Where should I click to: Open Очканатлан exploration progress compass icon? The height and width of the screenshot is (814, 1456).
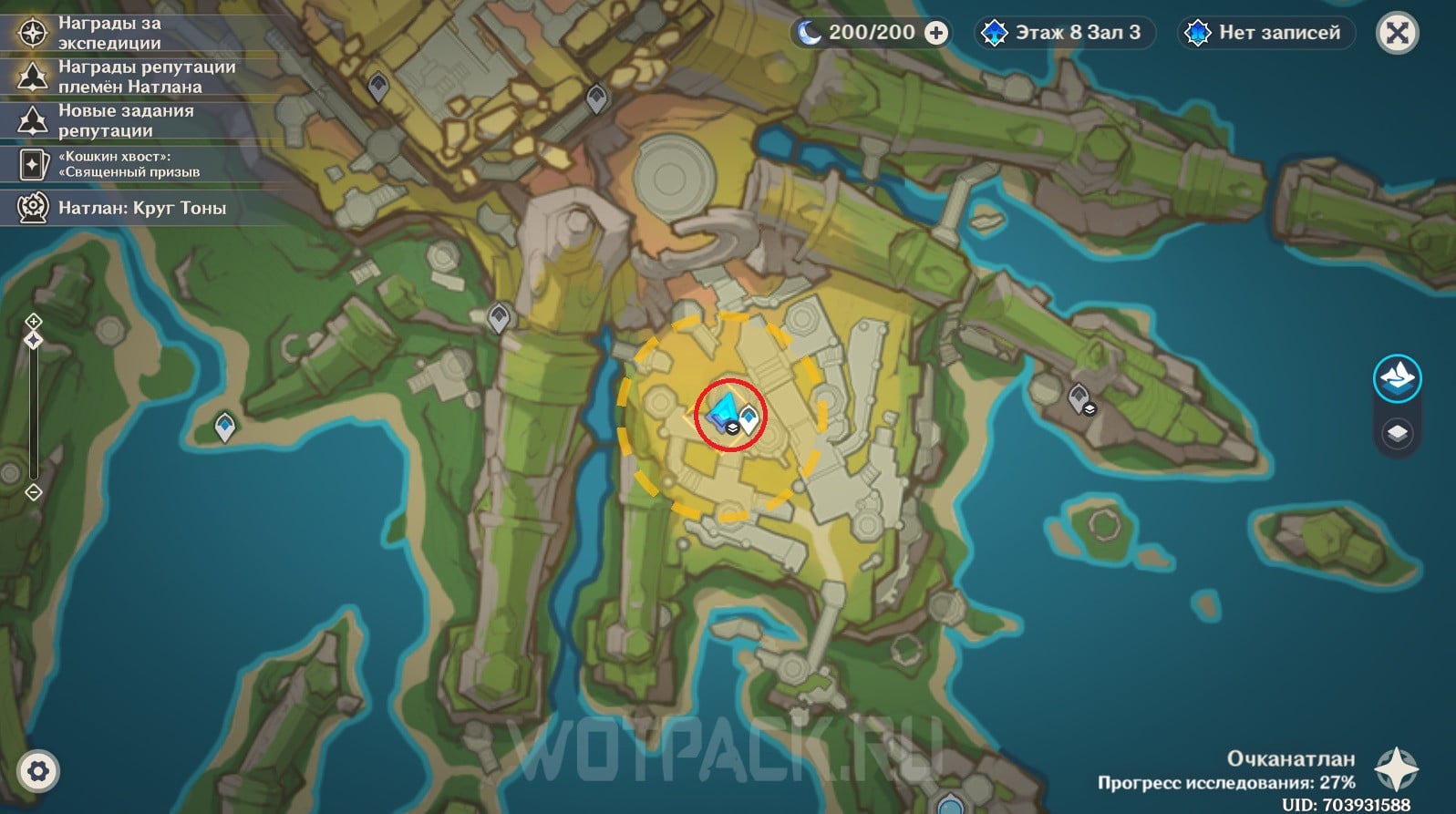click(x=1395, y=770)
